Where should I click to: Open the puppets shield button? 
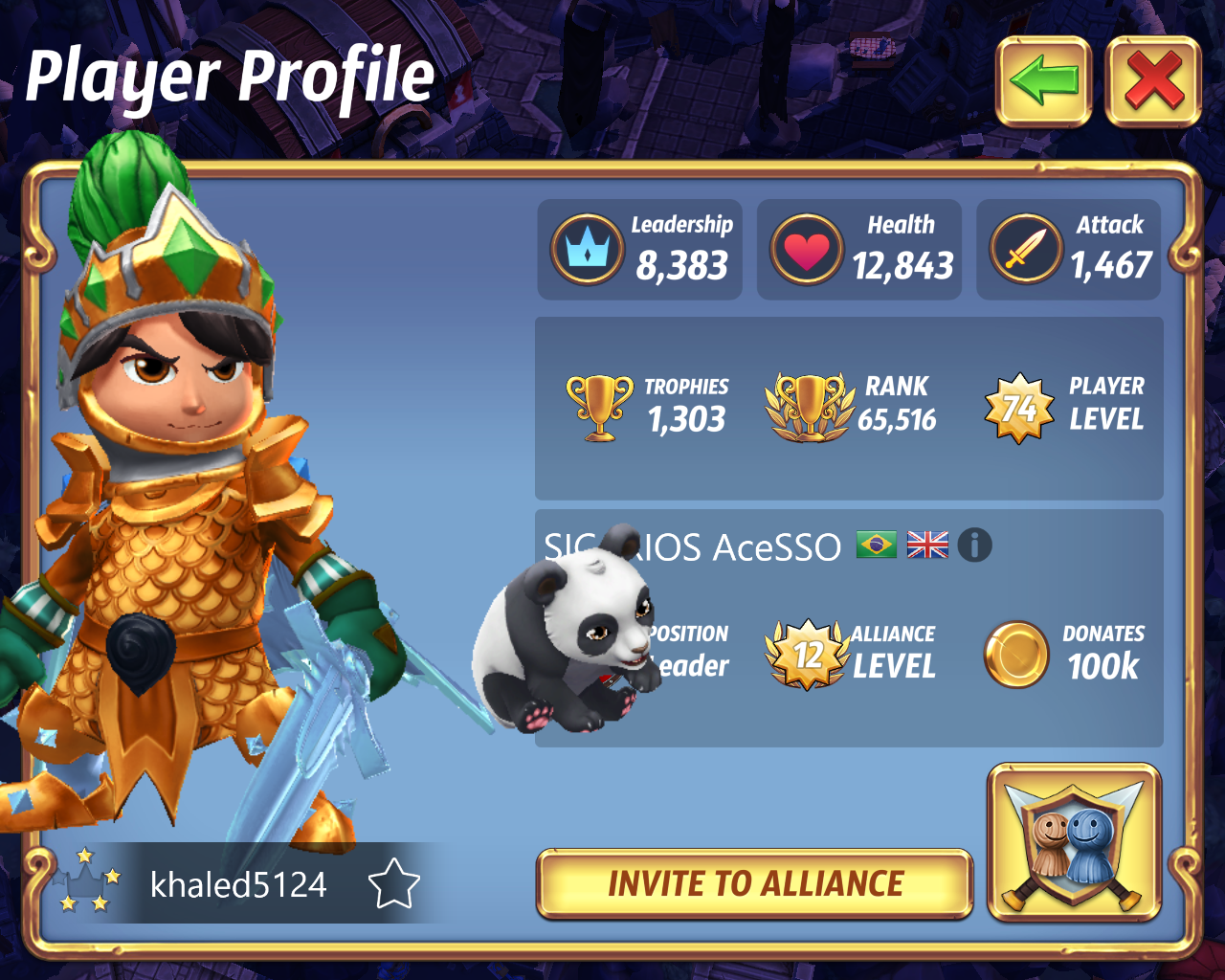point(1074,843)
